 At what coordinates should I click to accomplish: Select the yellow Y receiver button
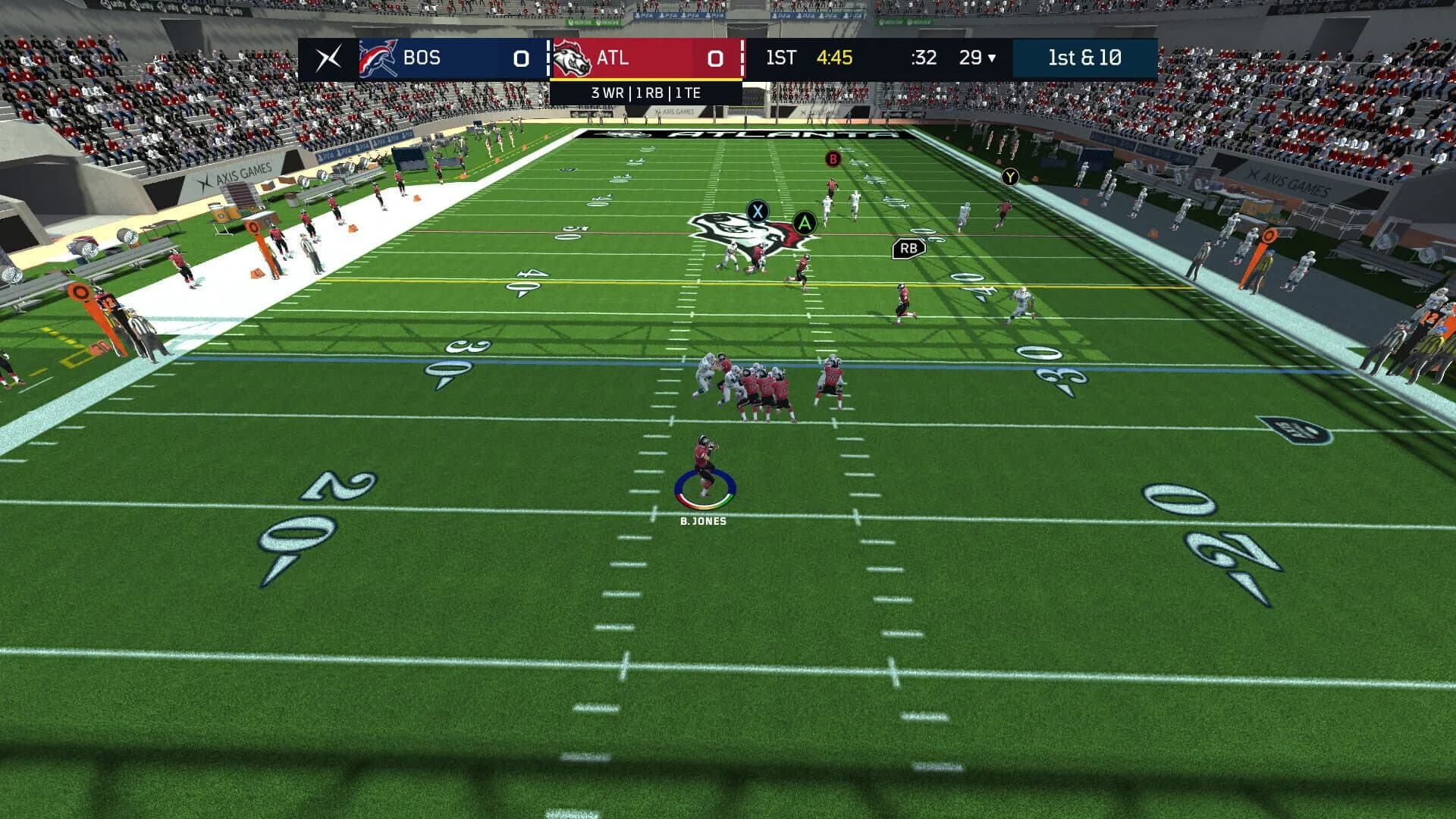[x=1011, y=177]
